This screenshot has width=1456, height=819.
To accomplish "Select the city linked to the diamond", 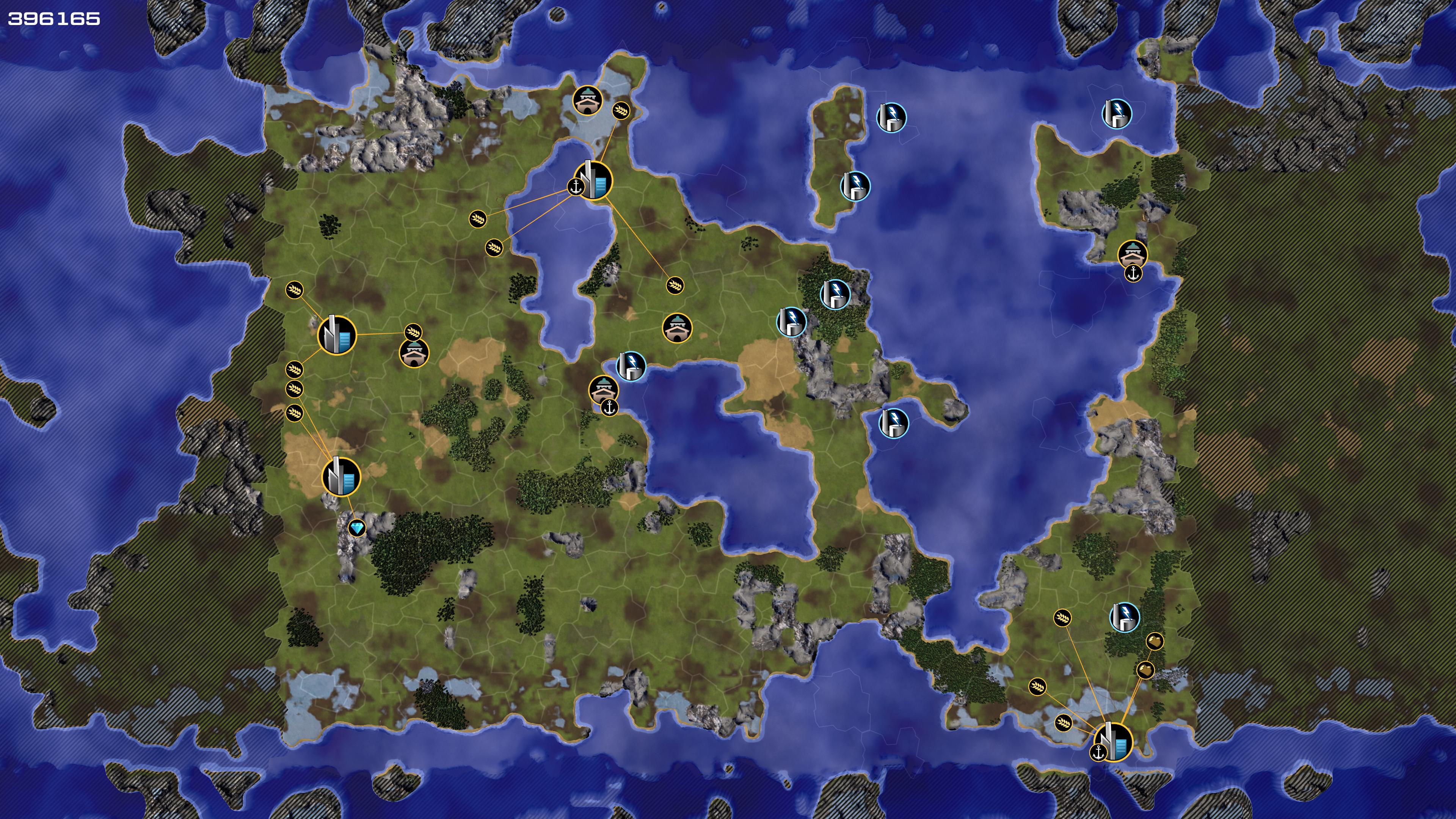I will coord(341,477).
